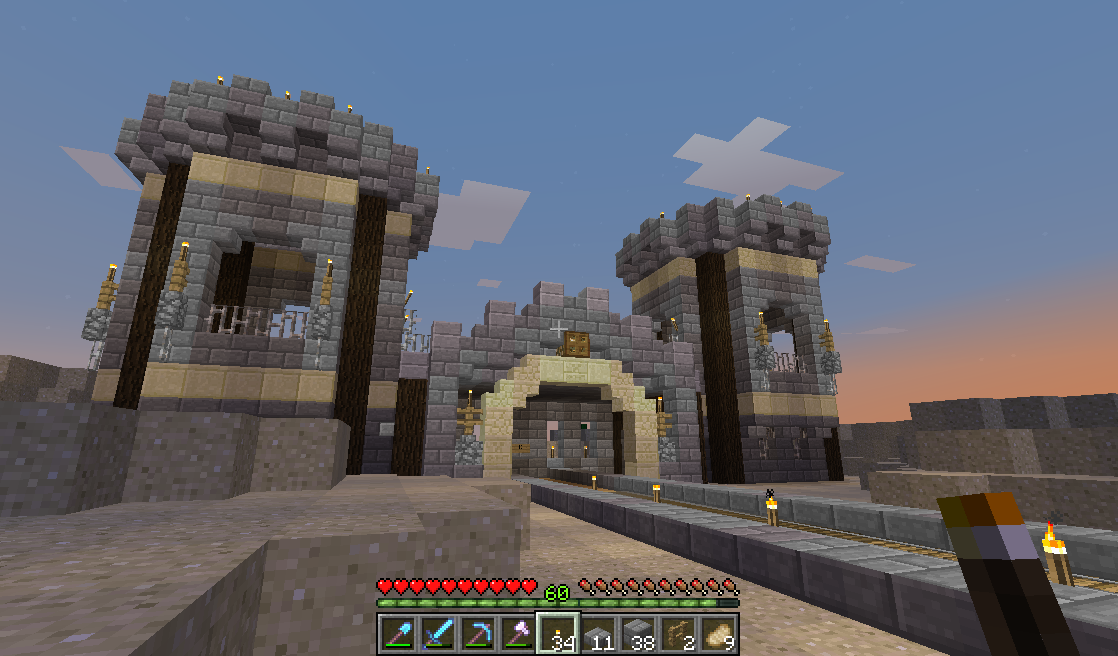Screen dimensions: 1118x656
Task: Choose the bread slot holding 9
Action: [719, 634]
